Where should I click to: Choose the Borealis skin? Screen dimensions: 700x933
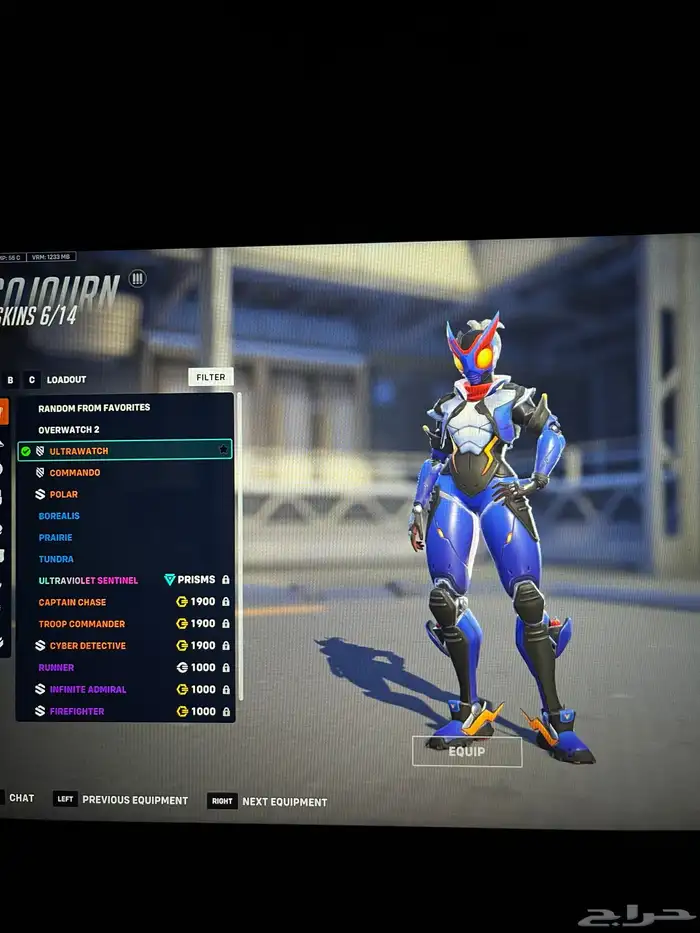[59, 516]
